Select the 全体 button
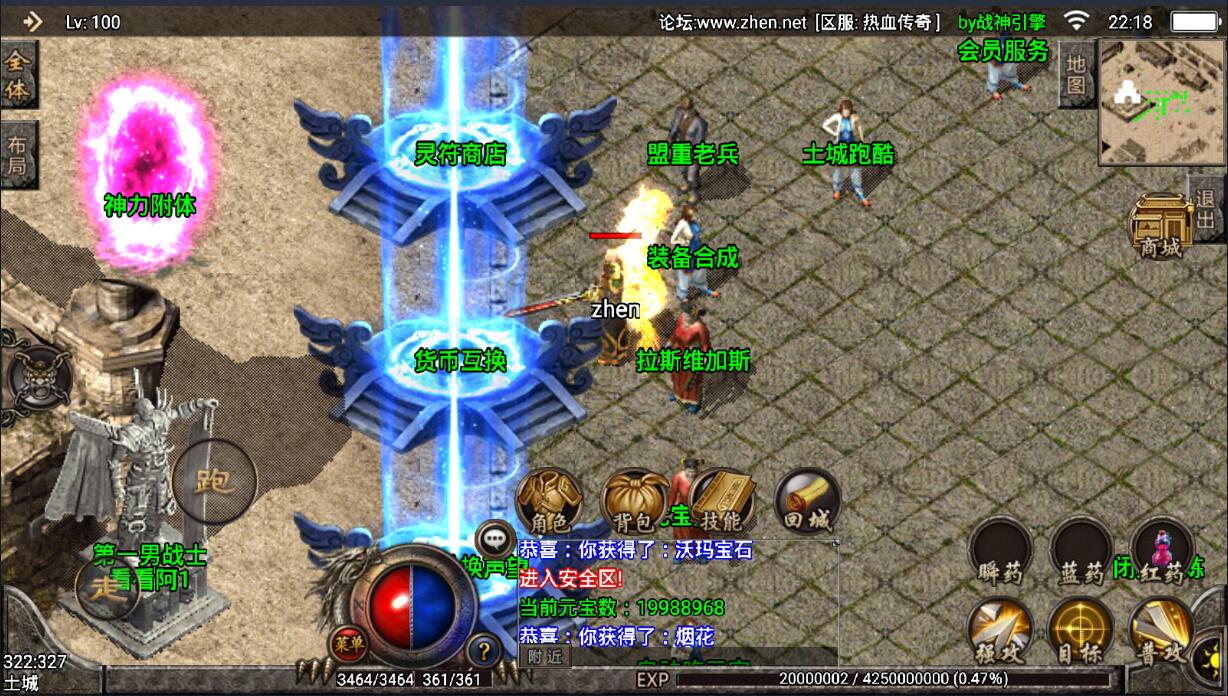Image resolution: width=1228 pixels, height=696 pixels. [x=18, y=75]
